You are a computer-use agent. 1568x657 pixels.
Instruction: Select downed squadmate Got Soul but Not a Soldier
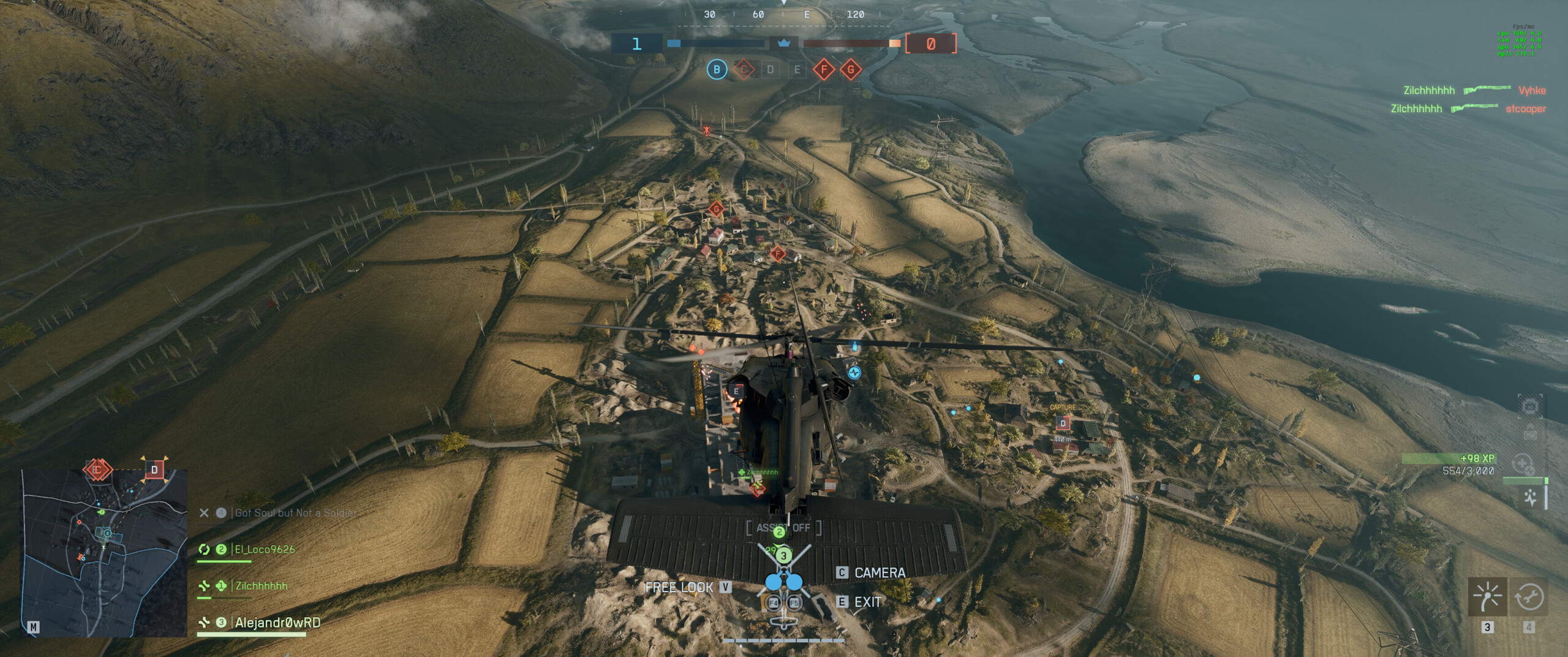coord(295,513)
